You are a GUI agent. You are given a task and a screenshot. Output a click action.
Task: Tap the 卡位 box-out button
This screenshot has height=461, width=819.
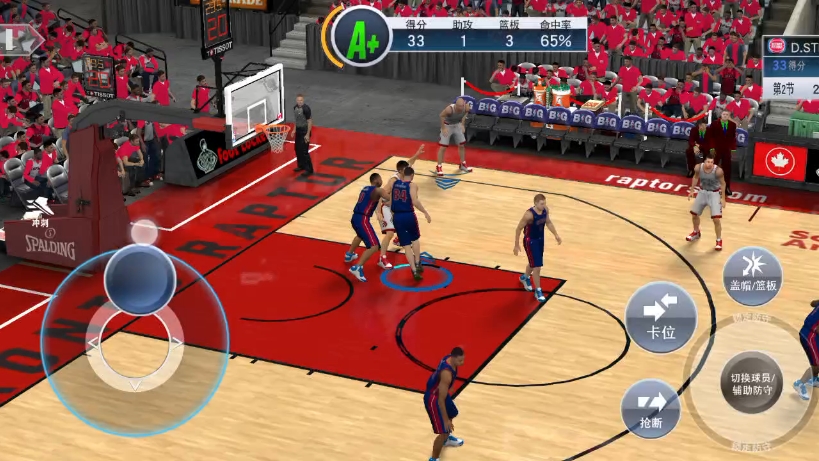point(661,317)
